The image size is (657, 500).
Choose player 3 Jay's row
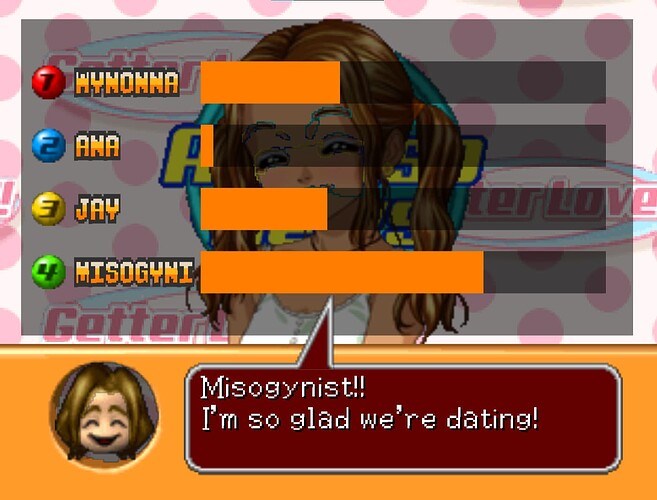[x=97, y=209]
